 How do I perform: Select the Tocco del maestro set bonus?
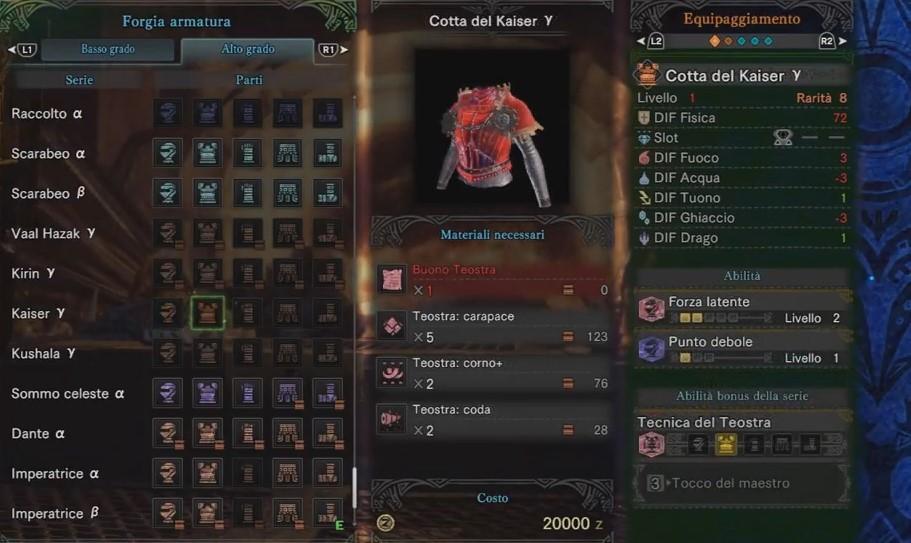click(741, 483)
